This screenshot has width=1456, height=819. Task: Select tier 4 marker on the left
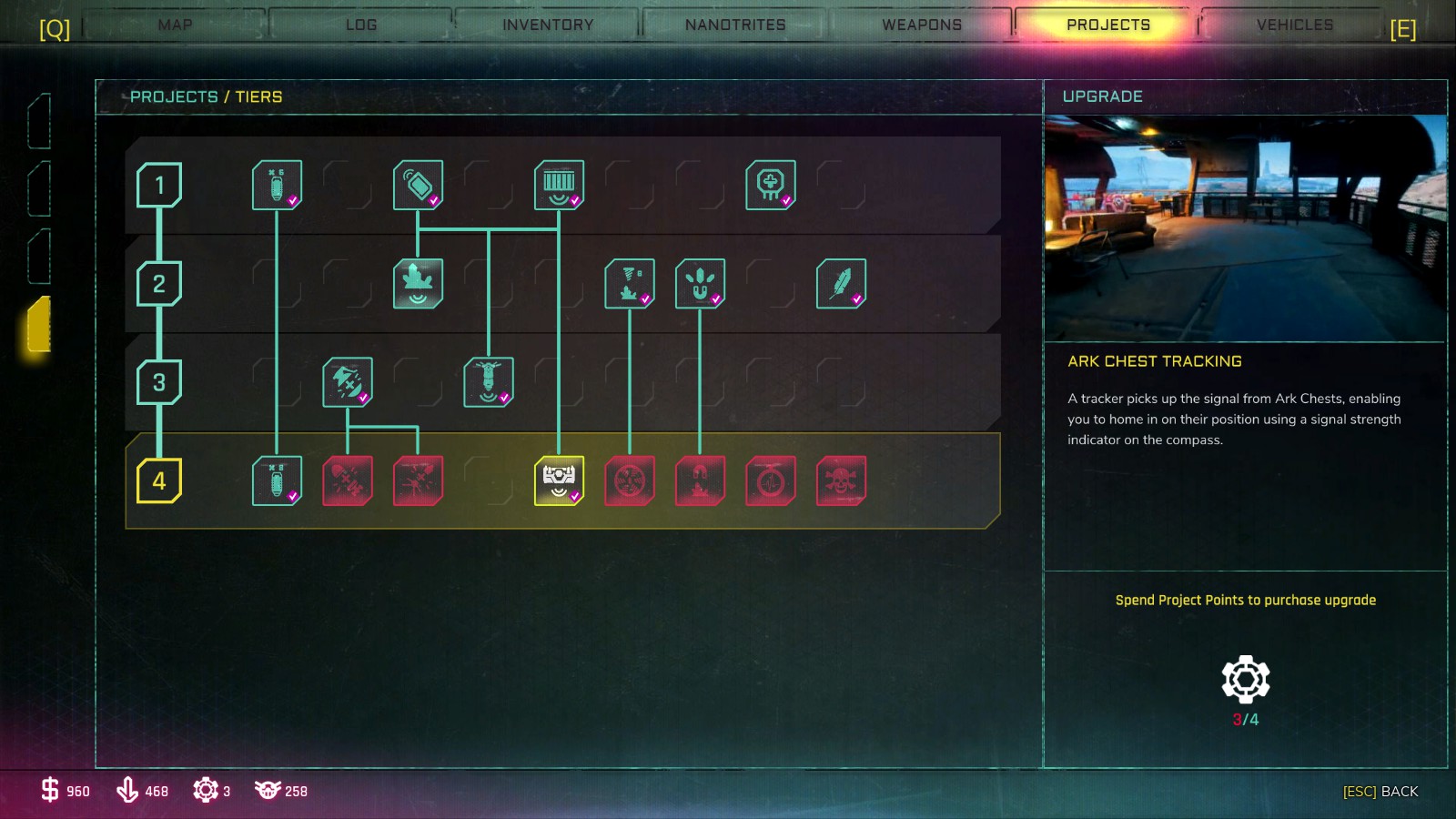pyautogui.click(x=160, y=480)
